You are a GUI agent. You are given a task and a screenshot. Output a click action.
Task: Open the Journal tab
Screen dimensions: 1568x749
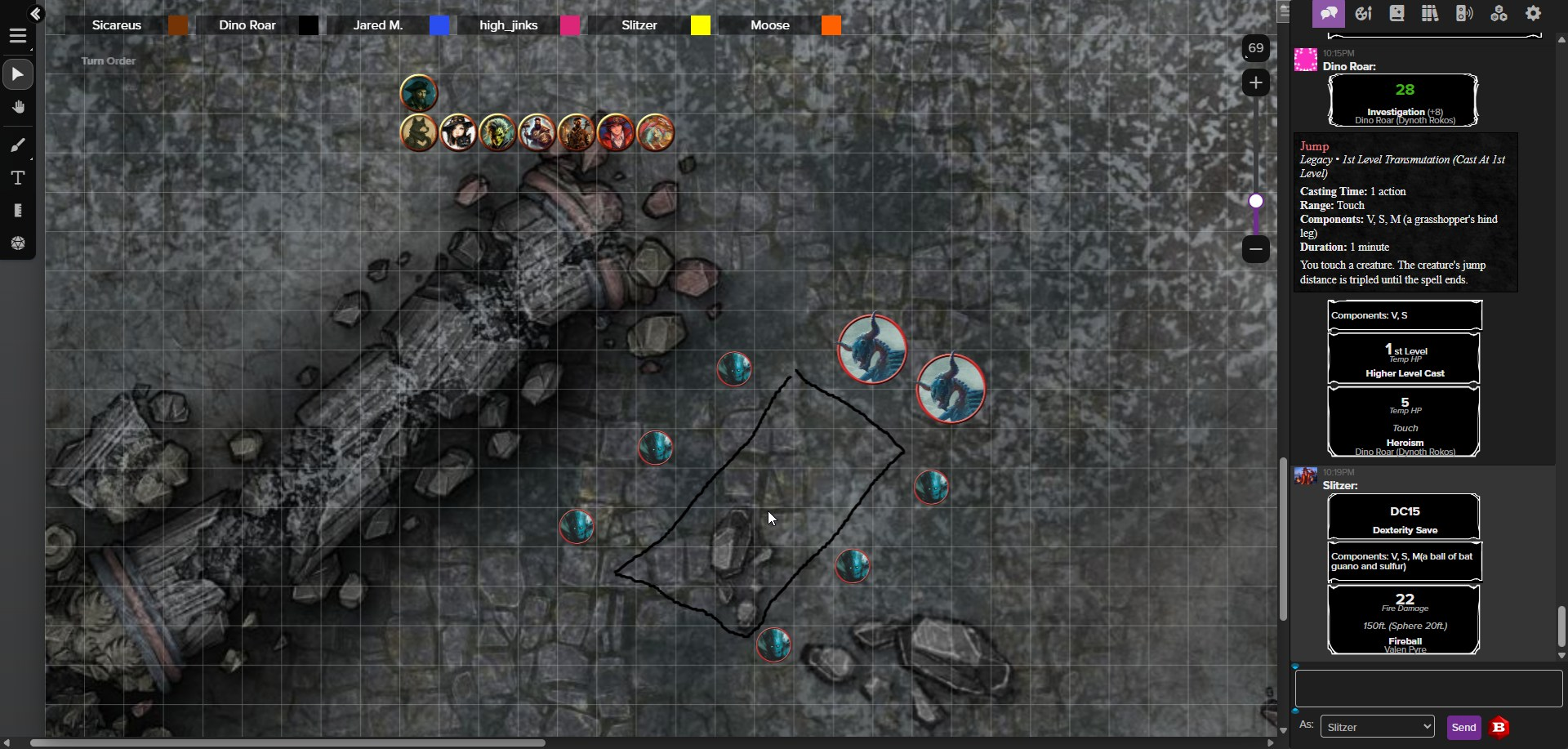click(1396, 13)
